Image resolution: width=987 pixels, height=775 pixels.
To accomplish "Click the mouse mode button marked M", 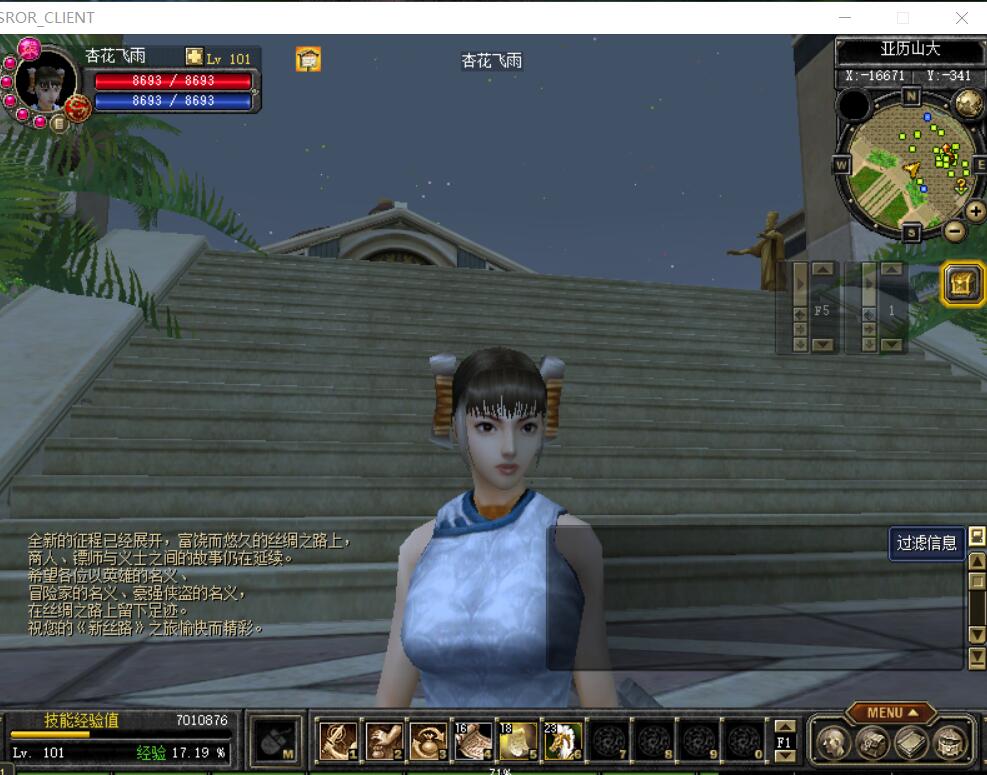I will pos(274,741).
